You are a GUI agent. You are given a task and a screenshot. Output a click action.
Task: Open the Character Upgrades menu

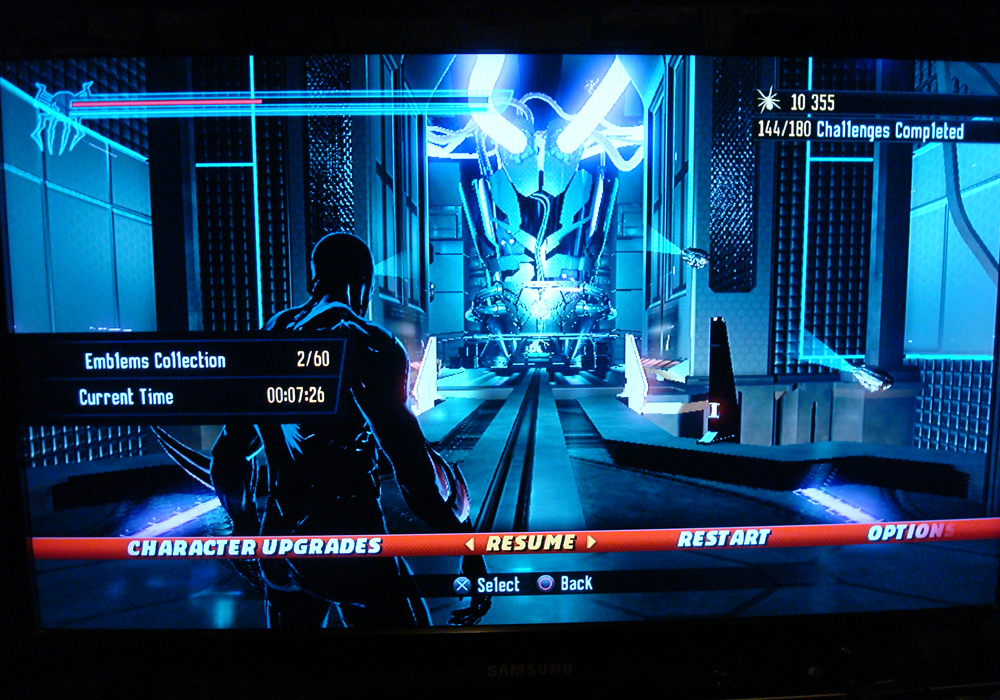click(254, 547)
